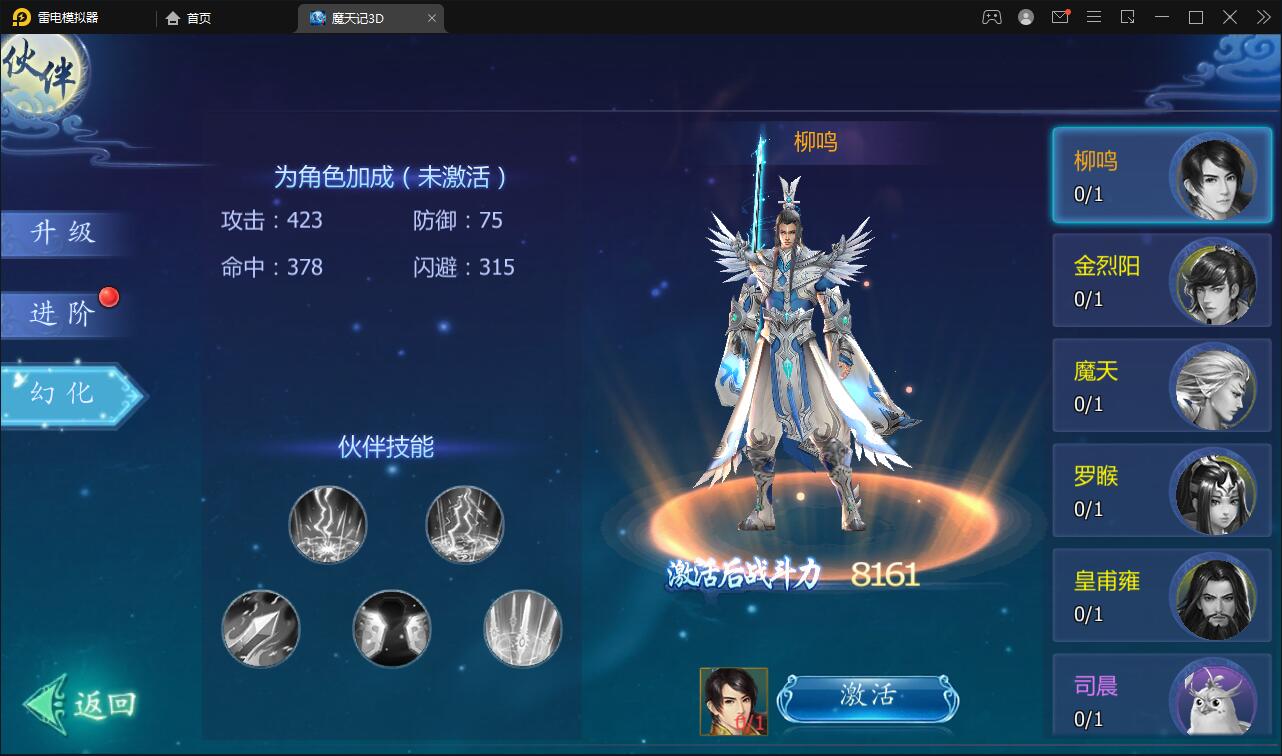Select the first lightning partner skill icon
The image size is (1282, 756).
pos(327,524)
